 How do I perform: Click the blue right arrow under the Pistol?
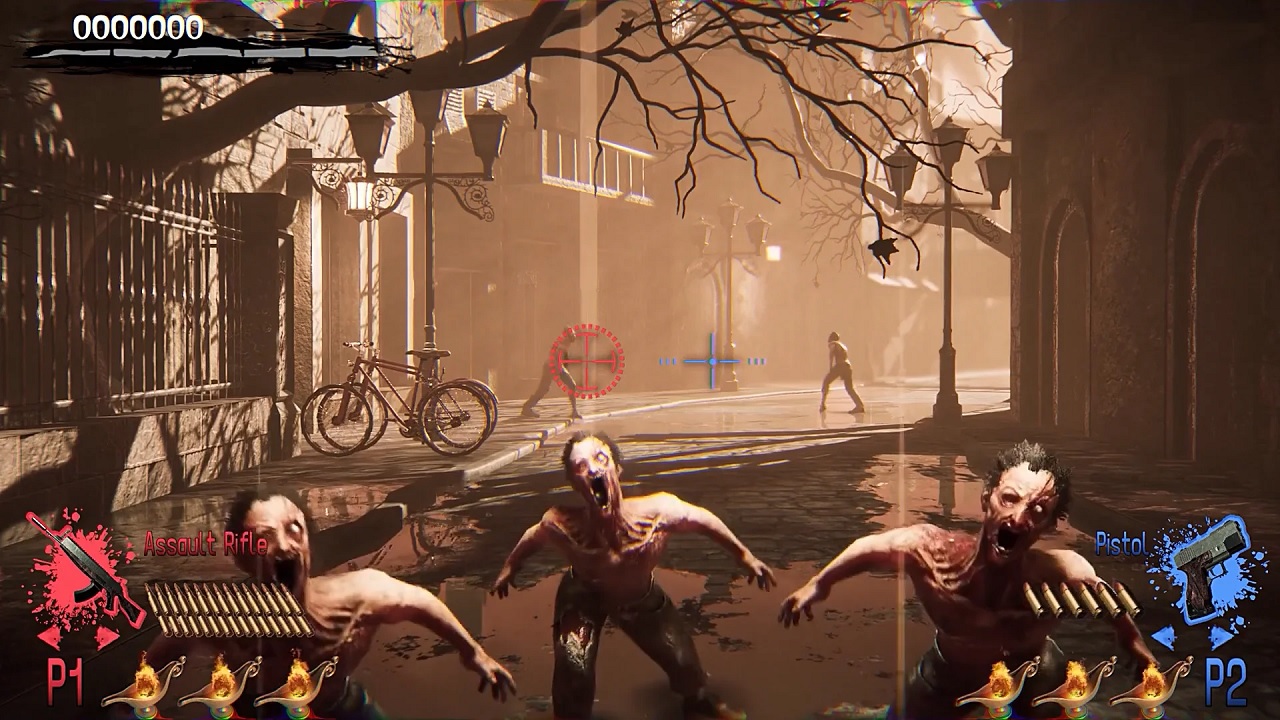click(1222, 635)
